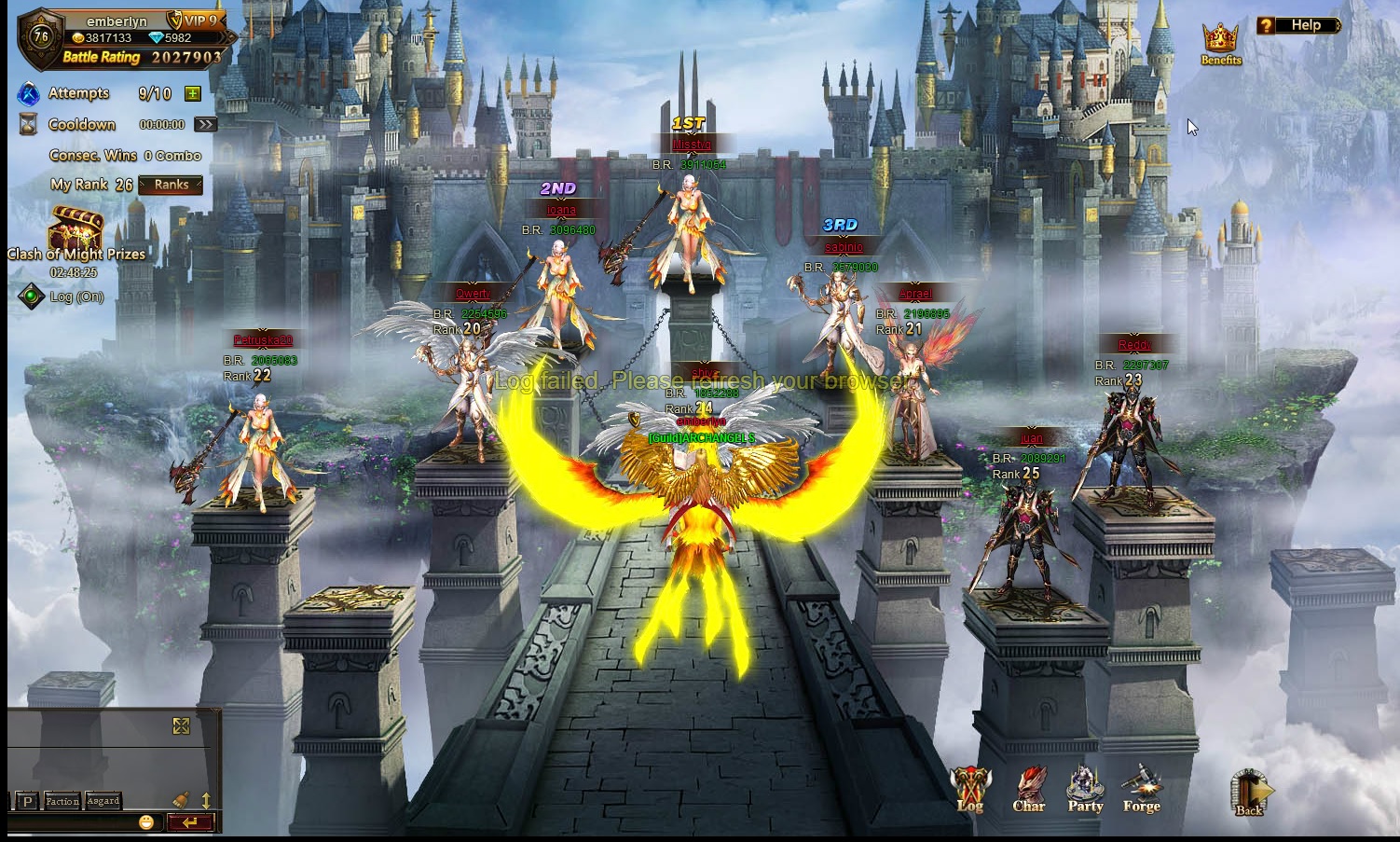Switch to the Faction chat channel

(62, 801)
